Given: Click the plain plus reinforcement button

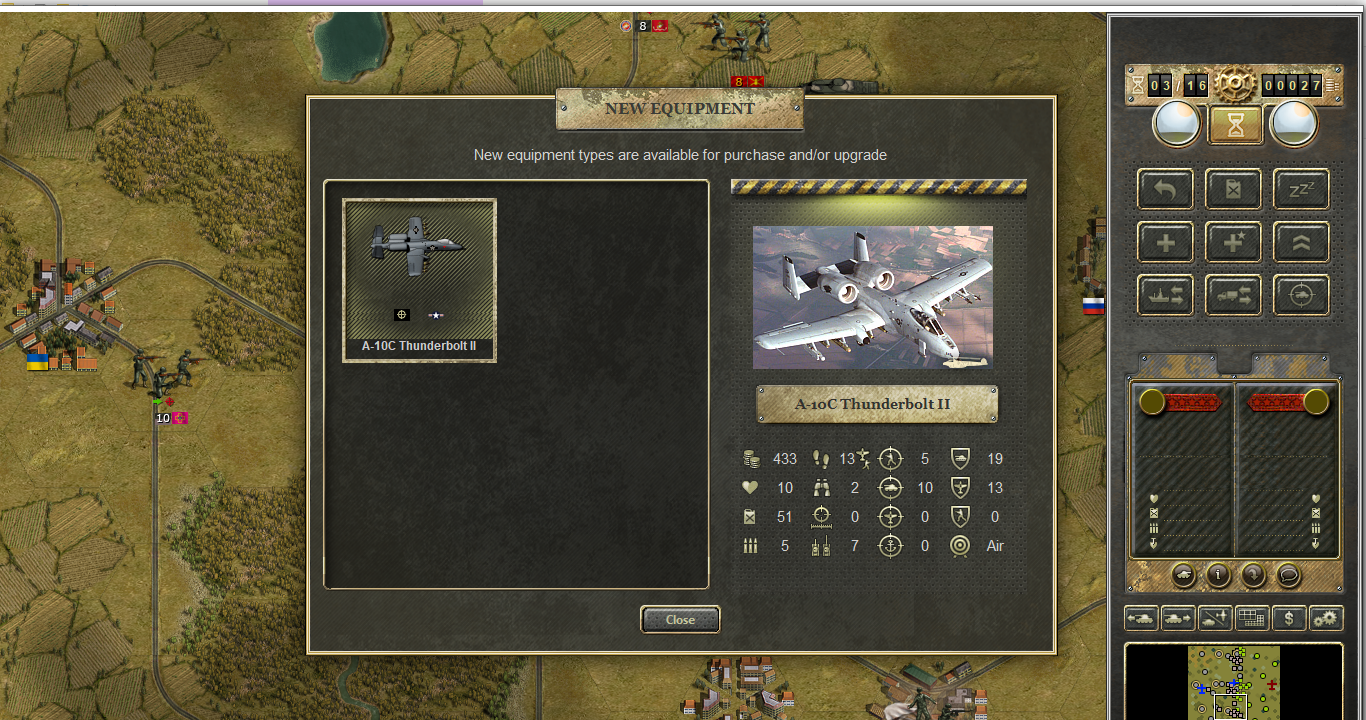Looking at the screenshot, I should pos(1165,242).
